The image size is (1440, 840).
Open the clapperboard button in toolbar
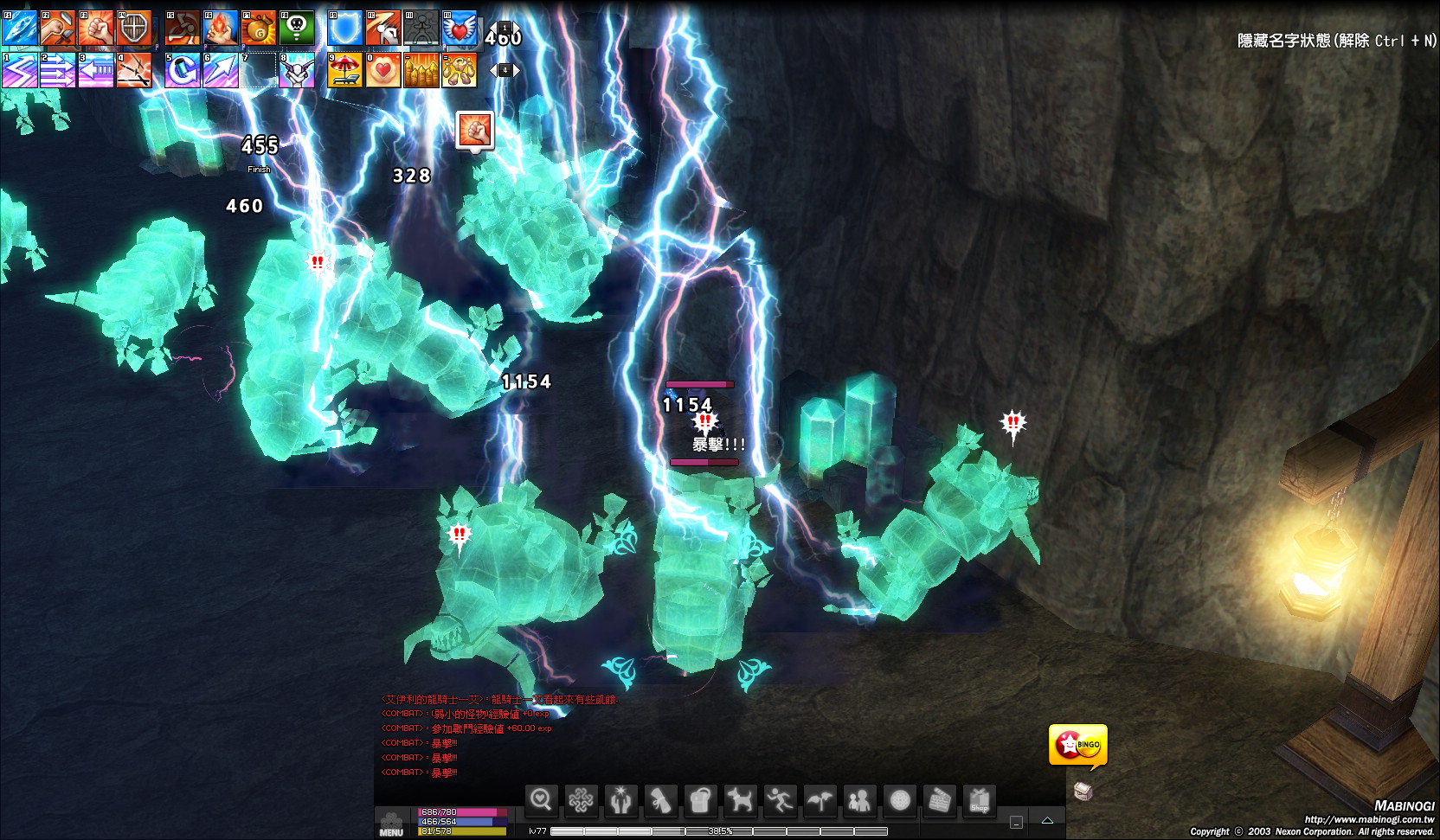pyautogui.click(x=939, y=800)
